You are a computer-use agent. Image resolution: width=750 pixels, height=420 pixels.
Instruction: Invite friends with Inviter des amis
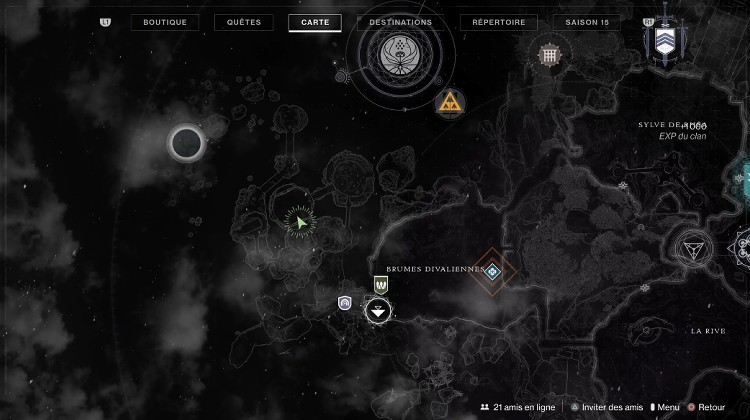point(606,407)
